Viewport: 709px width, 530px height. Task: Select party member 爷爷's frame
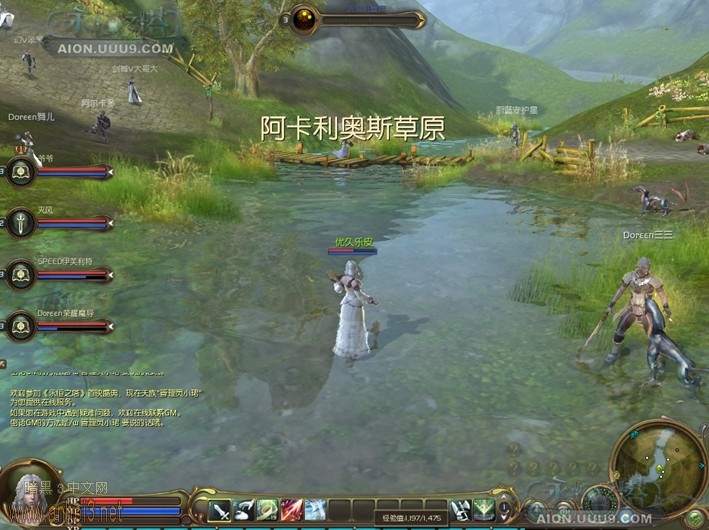point(20,172)
